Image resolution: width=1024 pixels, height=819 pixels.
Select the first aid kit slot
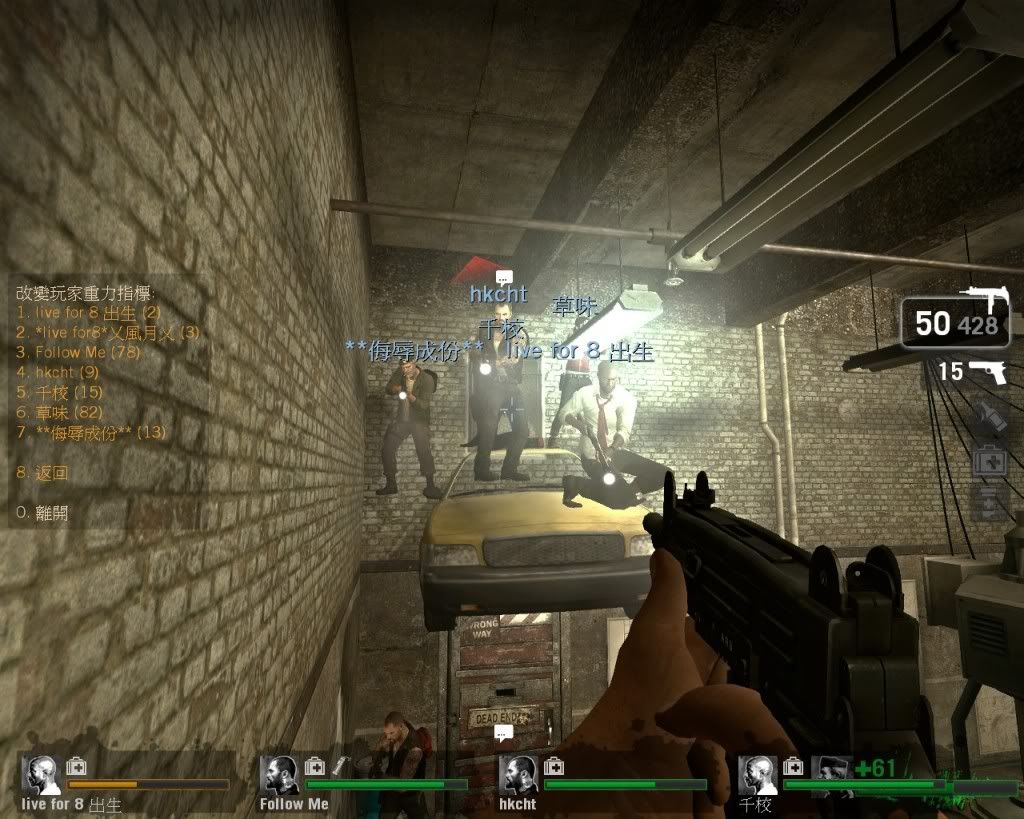989,461
